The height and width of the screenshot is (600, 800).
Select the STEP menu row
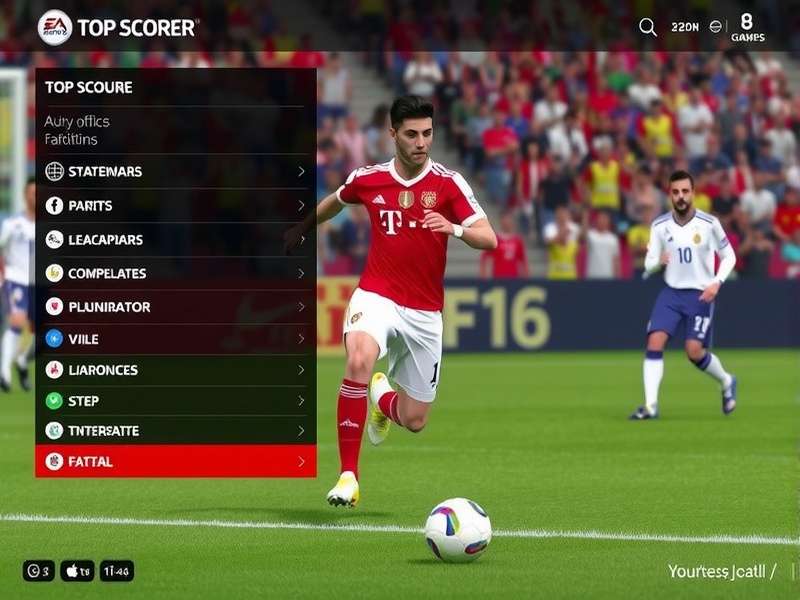click(x=175, y=401)
